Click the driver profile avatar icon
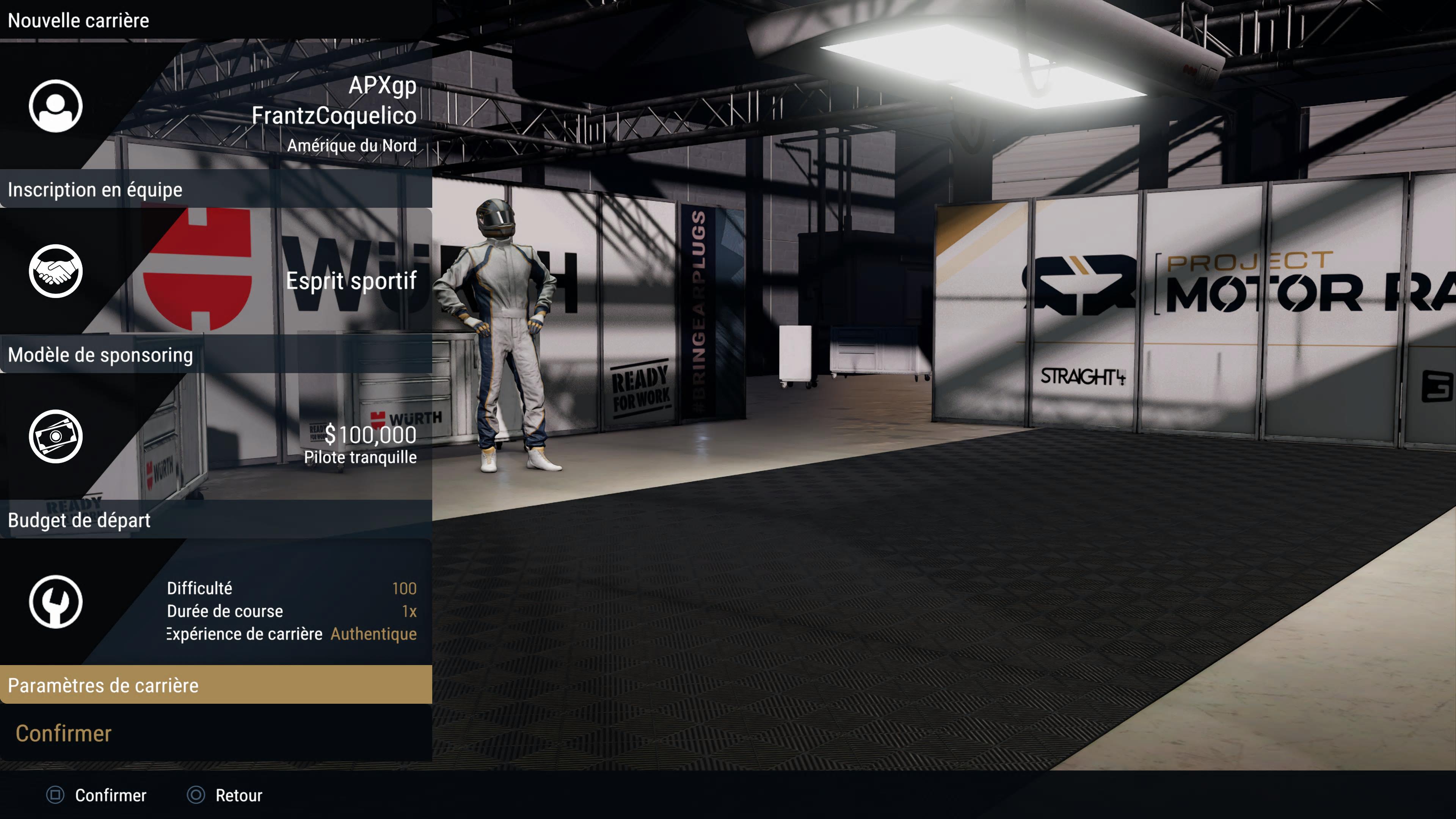This screenshot has height=819, width=1456. 55,106
